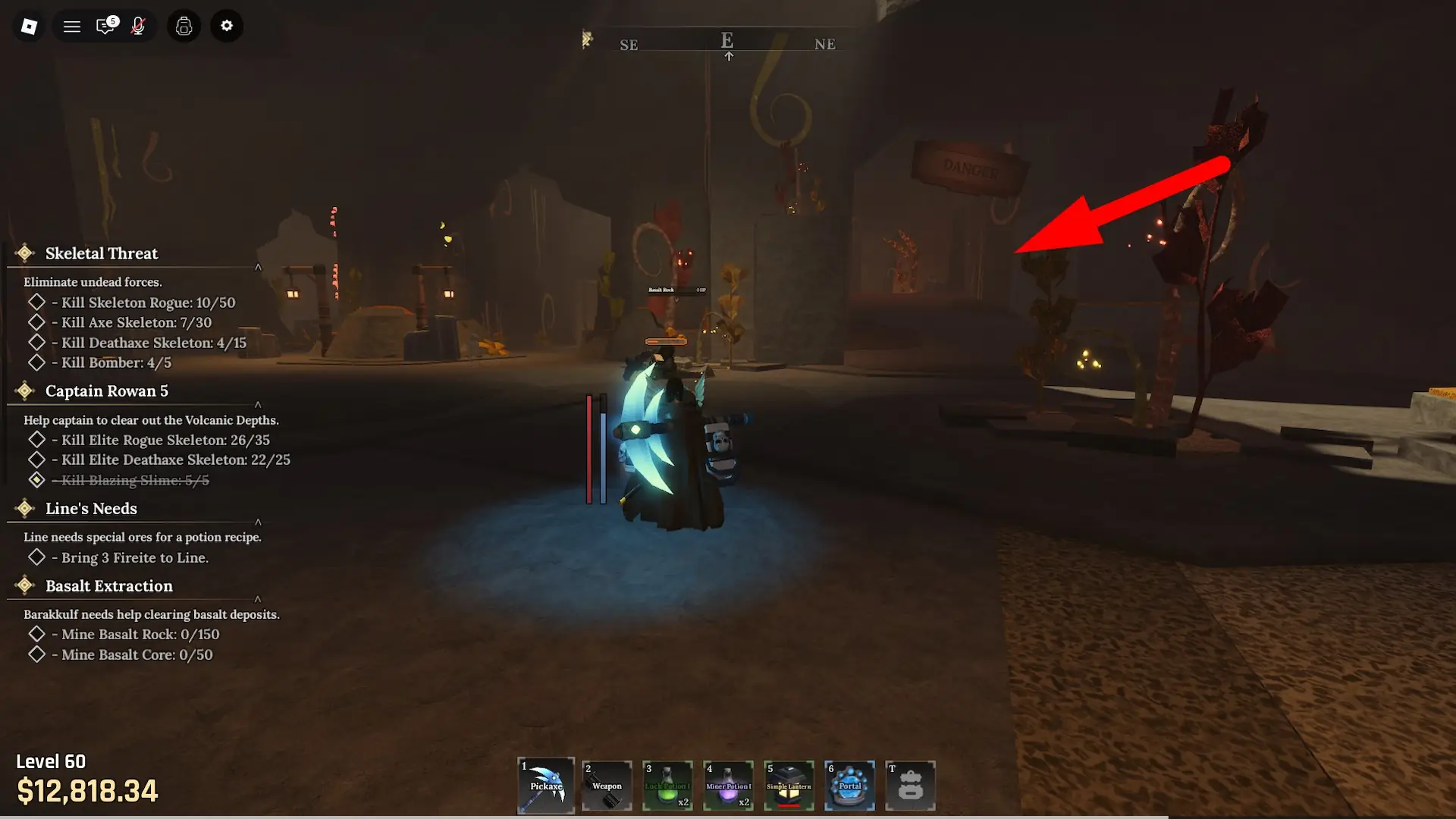Open the chat with 5 notifications

105,26
